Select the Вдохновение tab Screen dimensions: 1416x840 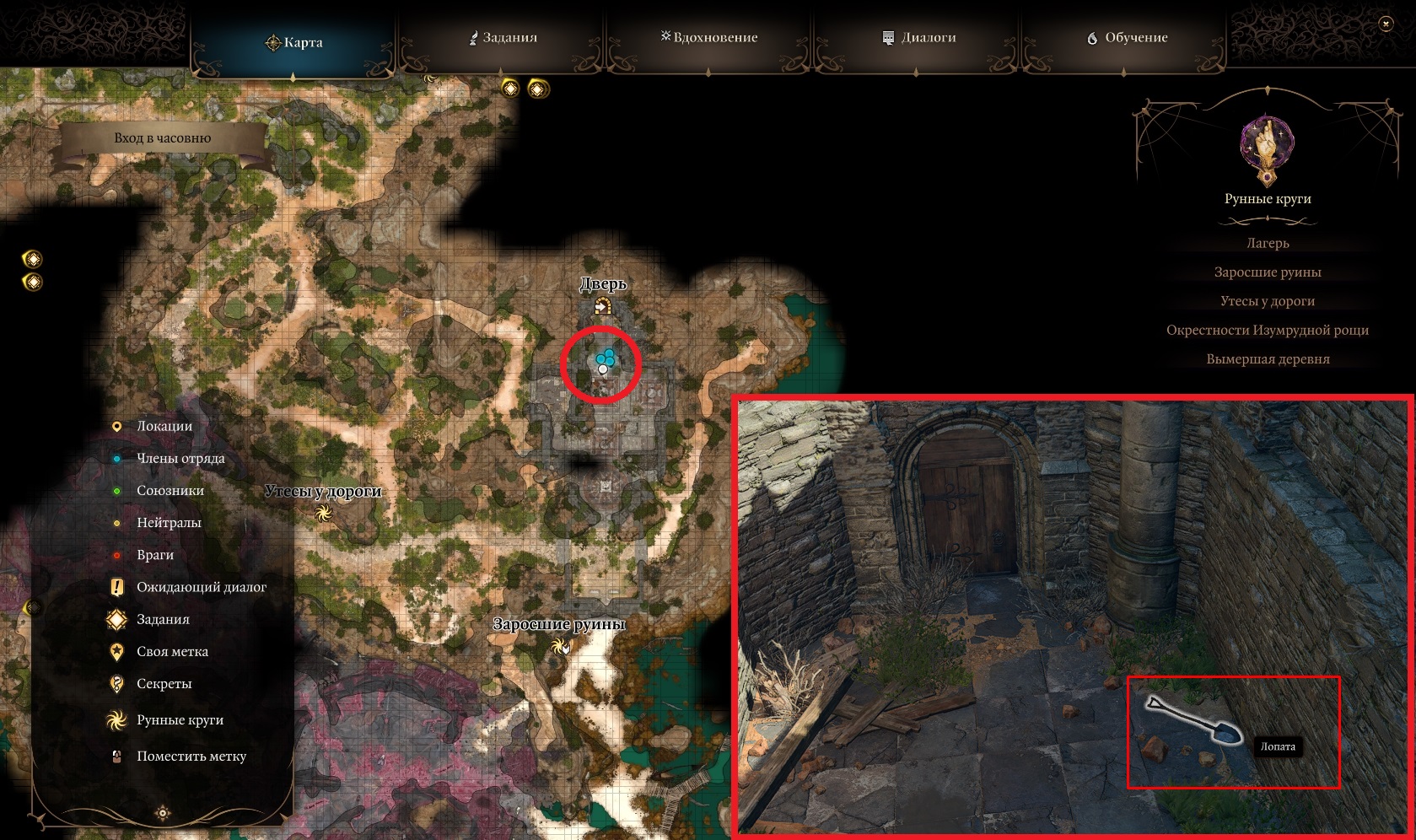(x=709, y=38)
